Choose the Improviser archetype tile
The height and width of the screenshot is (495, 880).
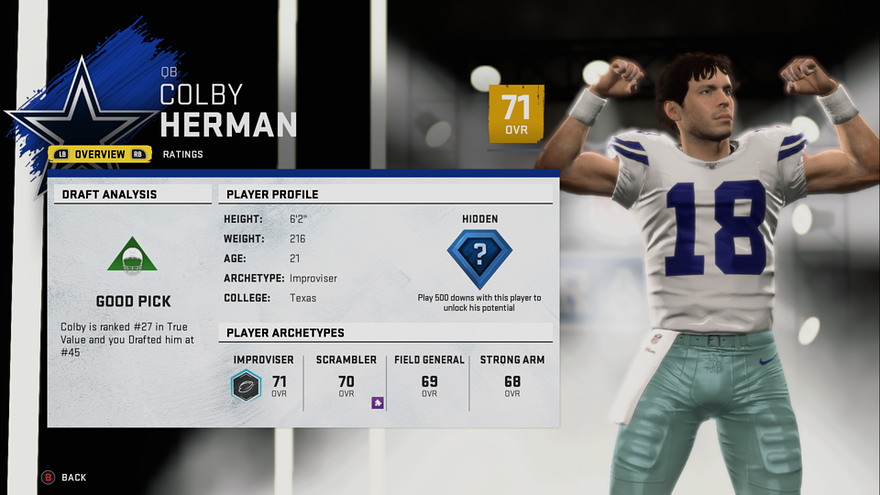263,380
